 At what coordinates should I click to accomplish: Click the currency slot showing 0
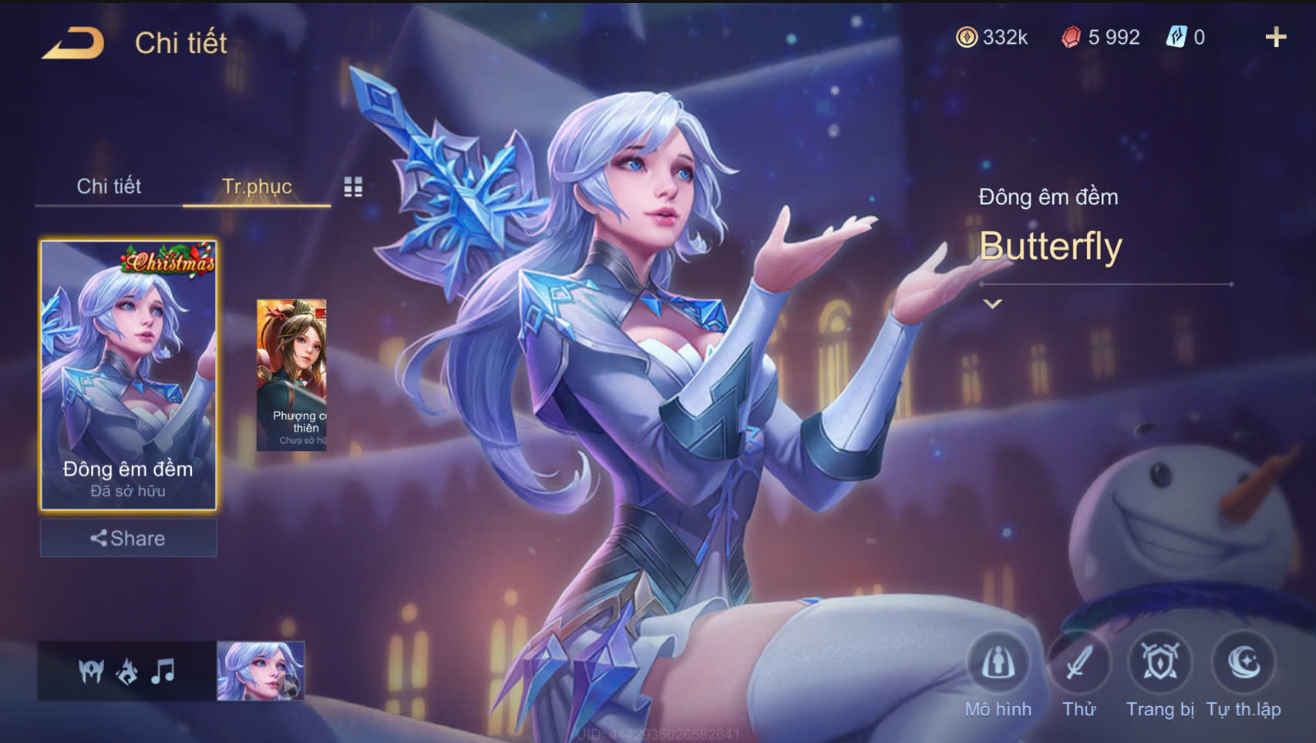[x=1177, y=37]
